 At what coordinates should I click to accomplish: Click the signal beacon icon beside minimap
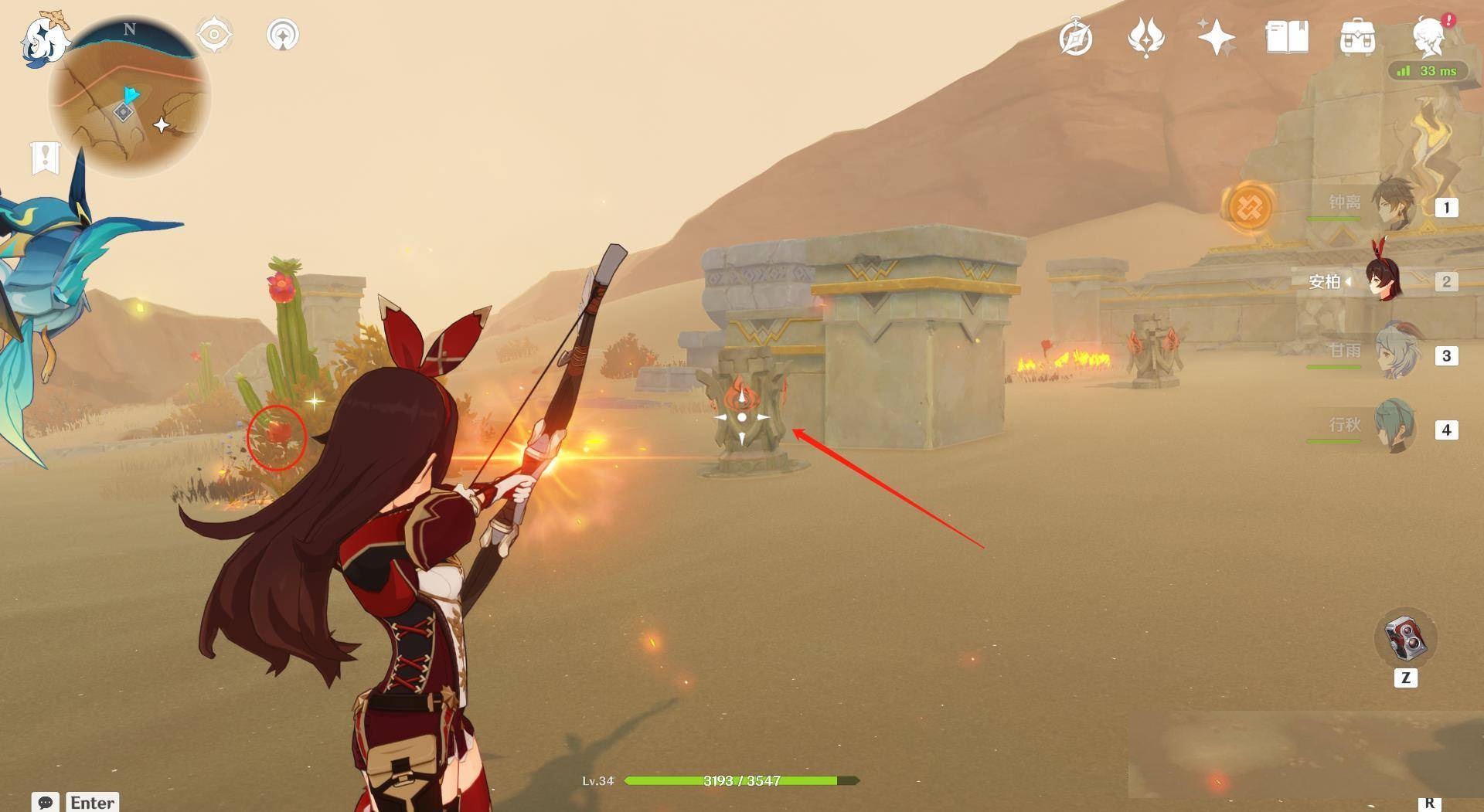click(x=282, y=35)
